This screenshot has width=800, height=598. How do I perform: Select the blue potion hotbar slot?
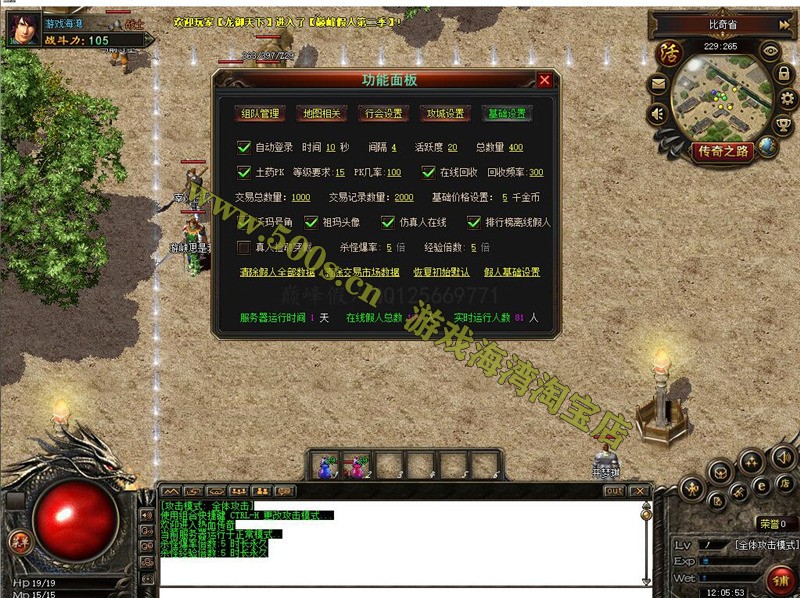[x=327, y=465]
